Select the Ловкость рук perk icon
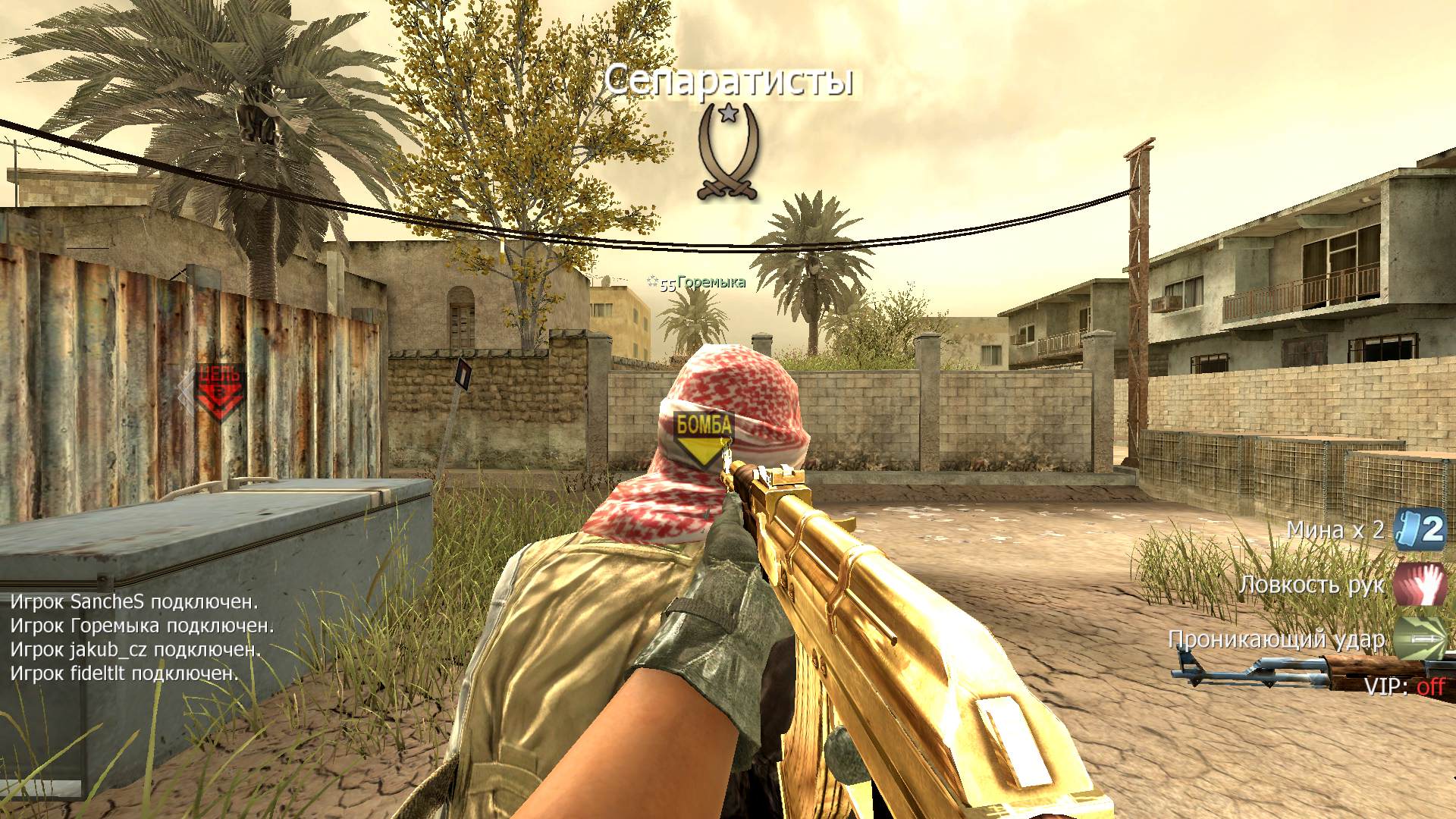This screenshot has width=1456, height=819. pos(1420,584)
